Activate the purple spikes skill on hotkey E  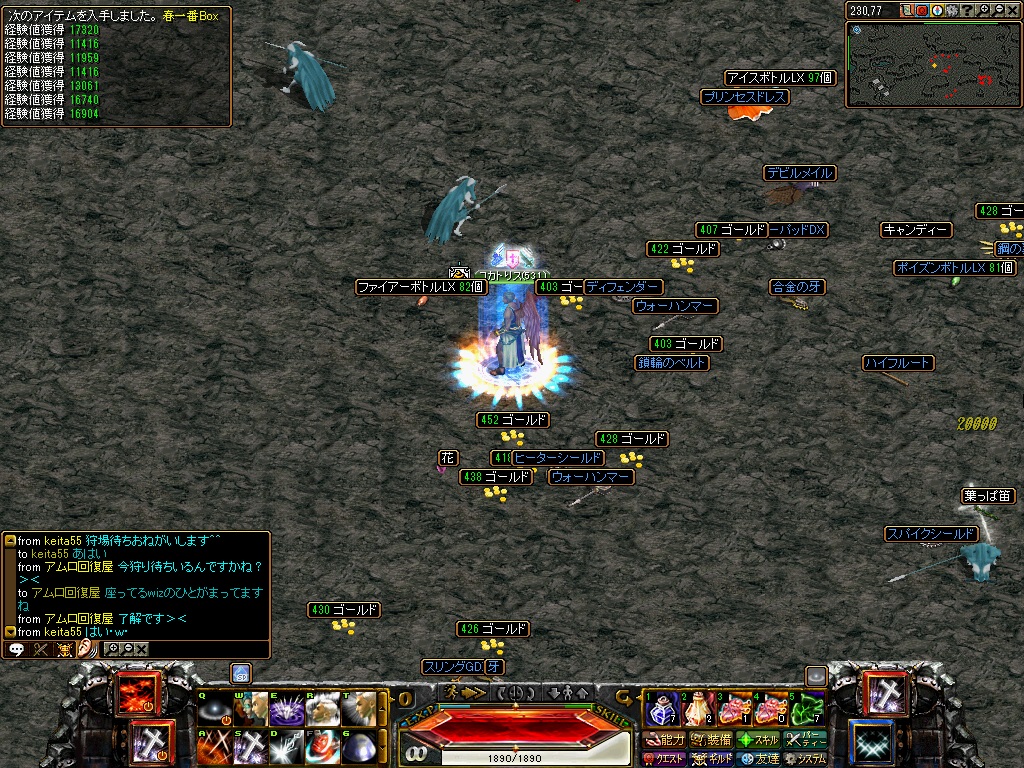pos(287,710)
